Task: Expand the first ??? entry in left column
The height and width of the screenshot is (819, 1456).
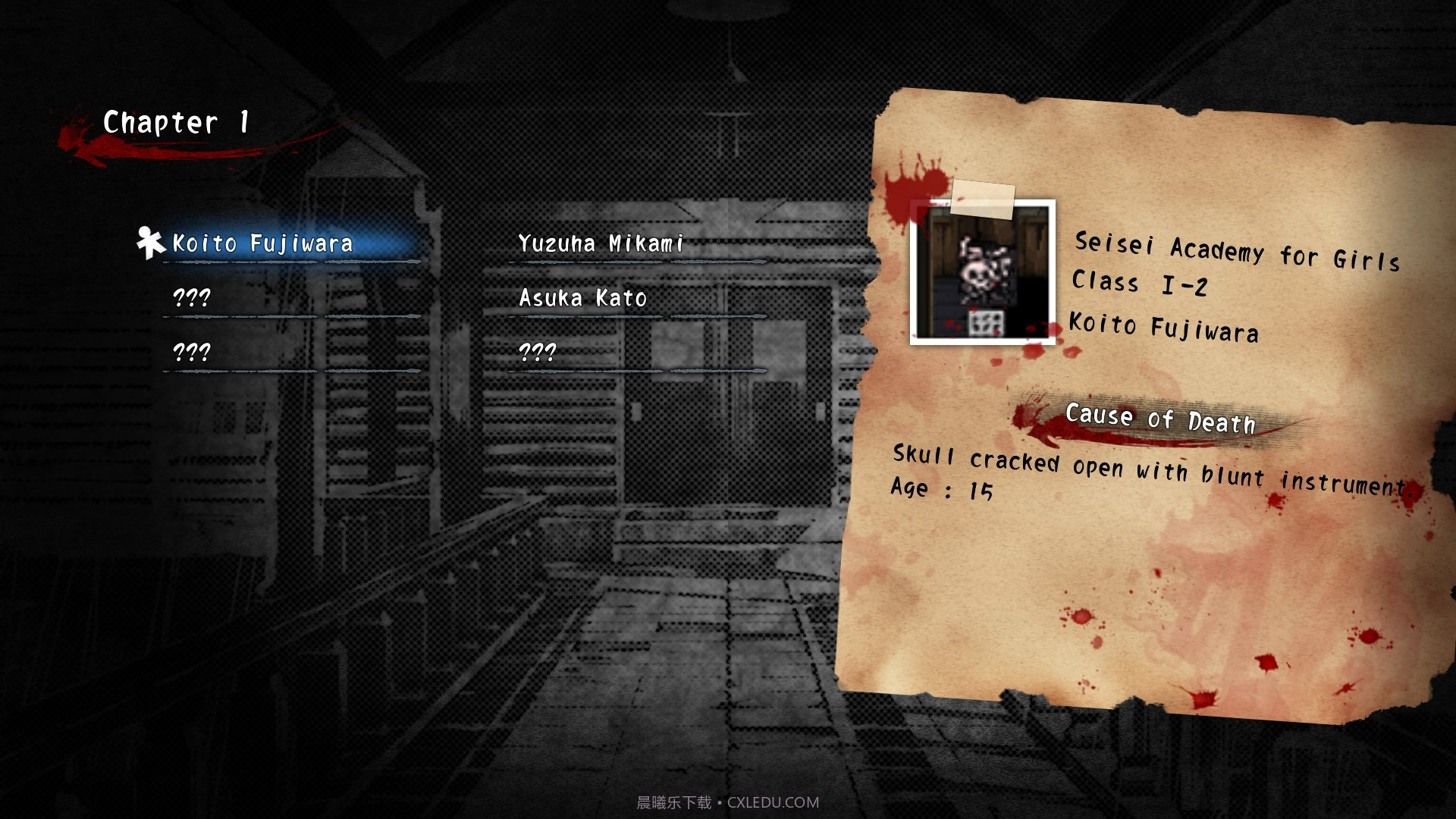Action: (192, 298)
